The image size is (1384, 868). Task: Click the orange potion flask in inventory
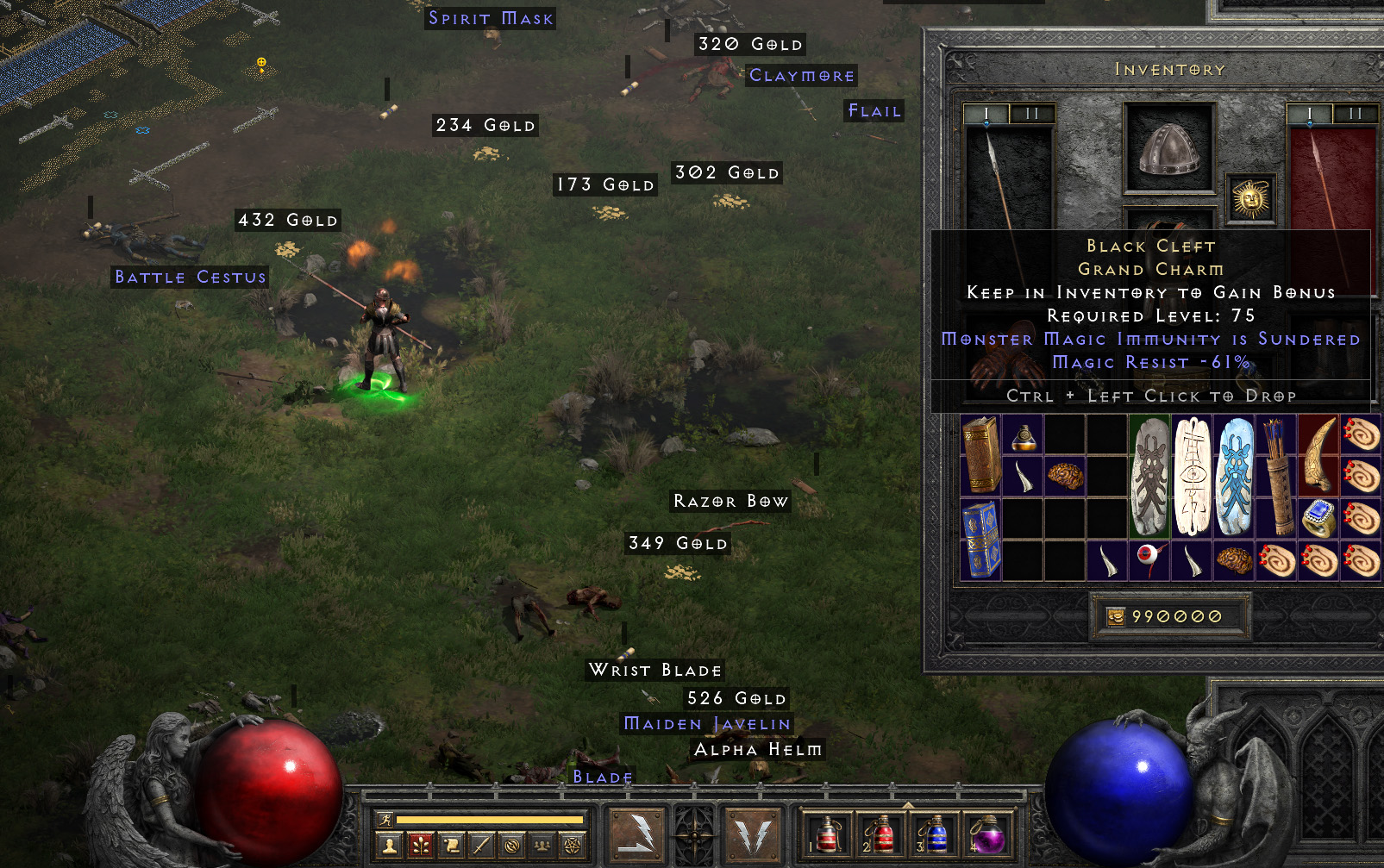click(x=1023, y=435)
